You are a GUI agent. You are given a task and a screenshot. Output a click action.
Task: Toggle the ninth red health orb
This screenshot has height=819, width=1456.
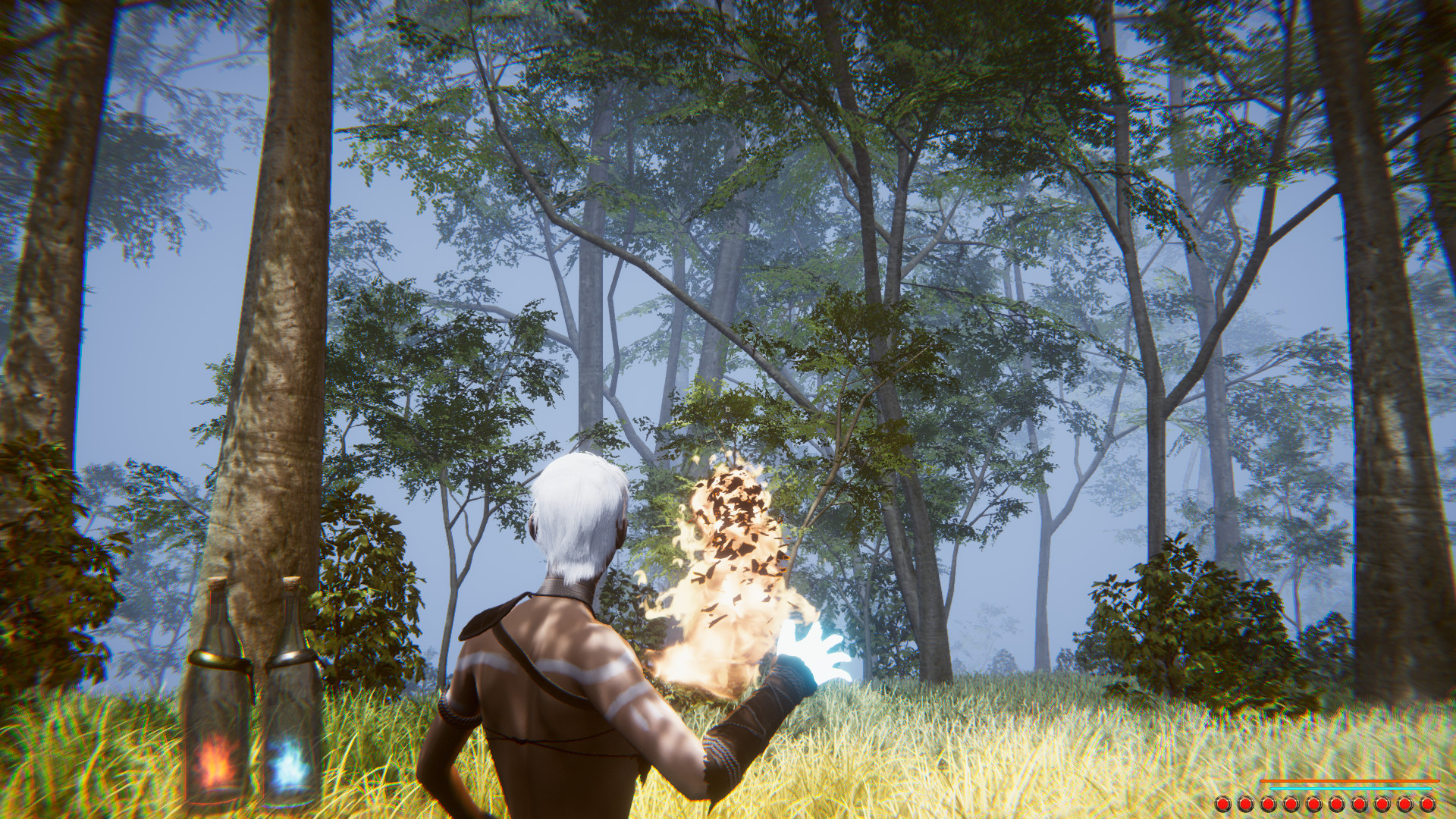click(x=1404, y=803)
